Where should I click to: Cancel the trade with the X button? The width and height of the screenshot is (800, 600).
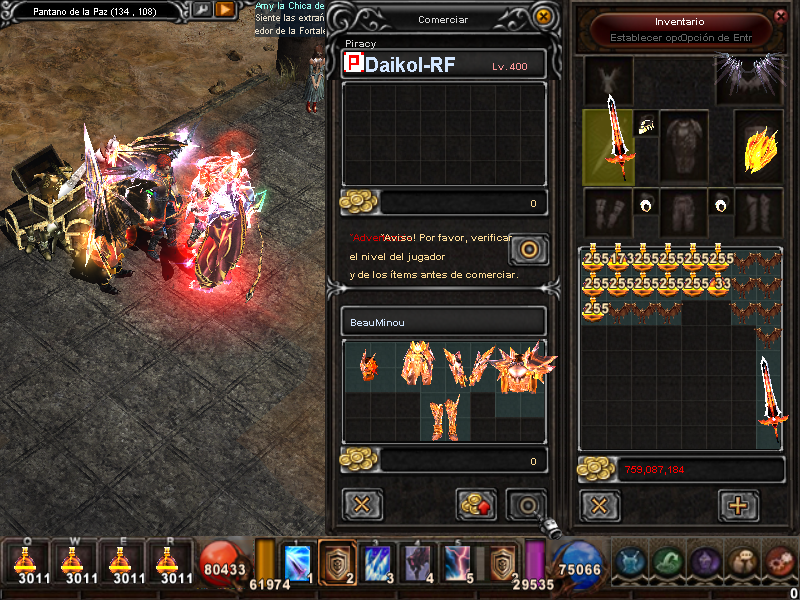click(362, 505)
